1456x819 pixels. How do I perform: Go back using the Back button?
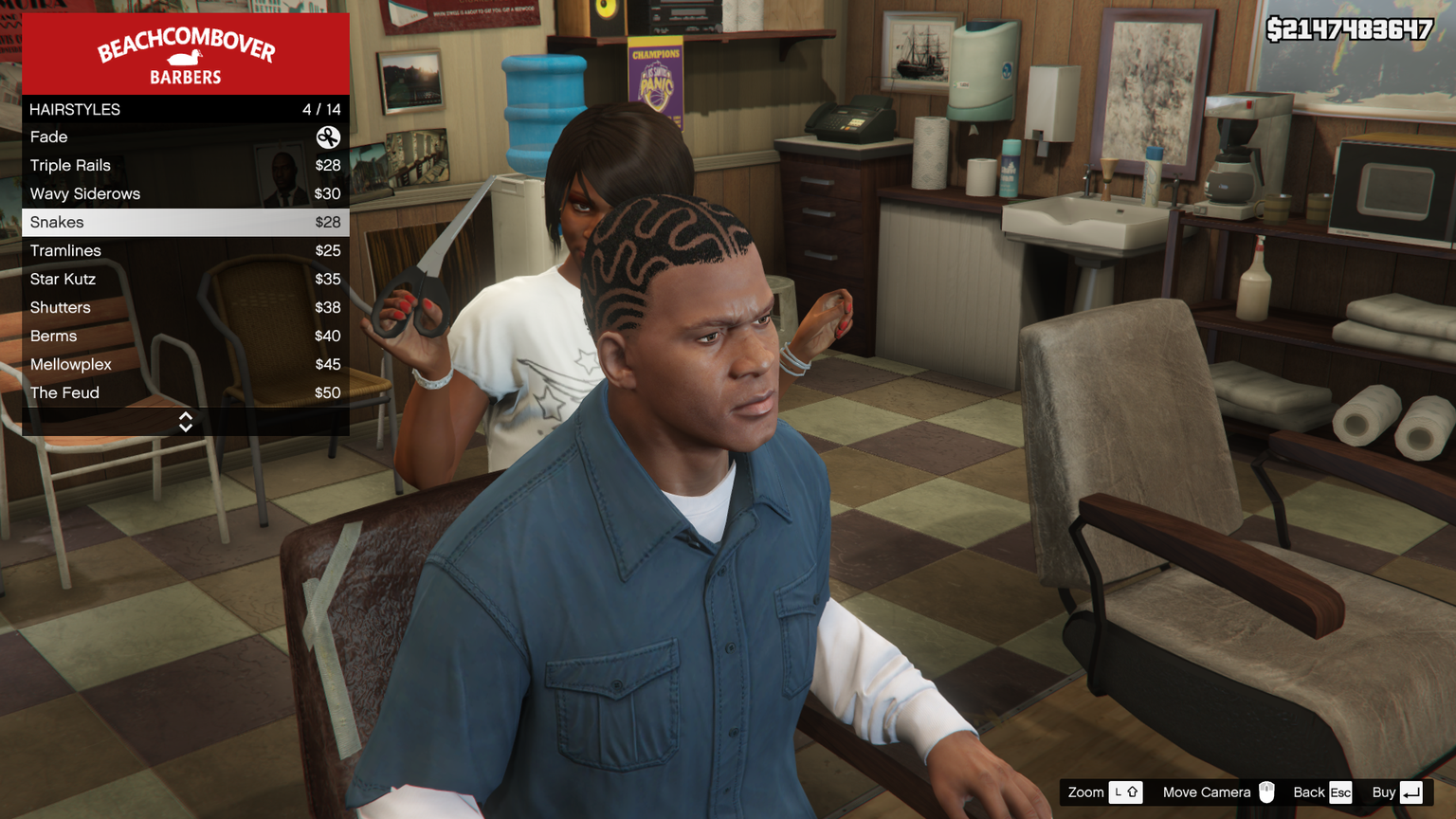[1322, 792]
